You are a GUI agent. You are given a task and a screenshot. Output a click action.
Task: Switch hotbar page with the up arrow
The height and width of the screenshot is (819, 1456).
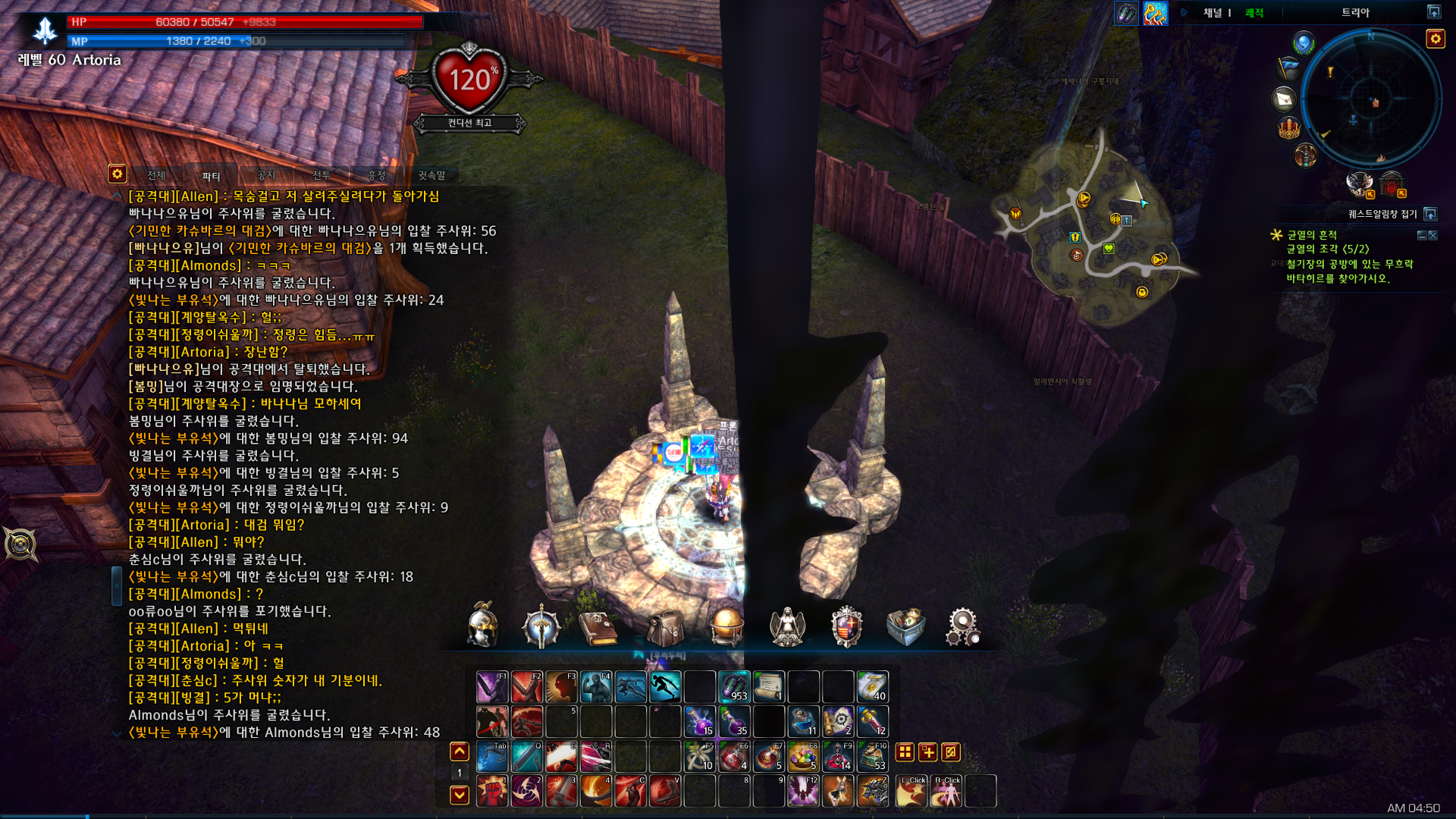460,752
